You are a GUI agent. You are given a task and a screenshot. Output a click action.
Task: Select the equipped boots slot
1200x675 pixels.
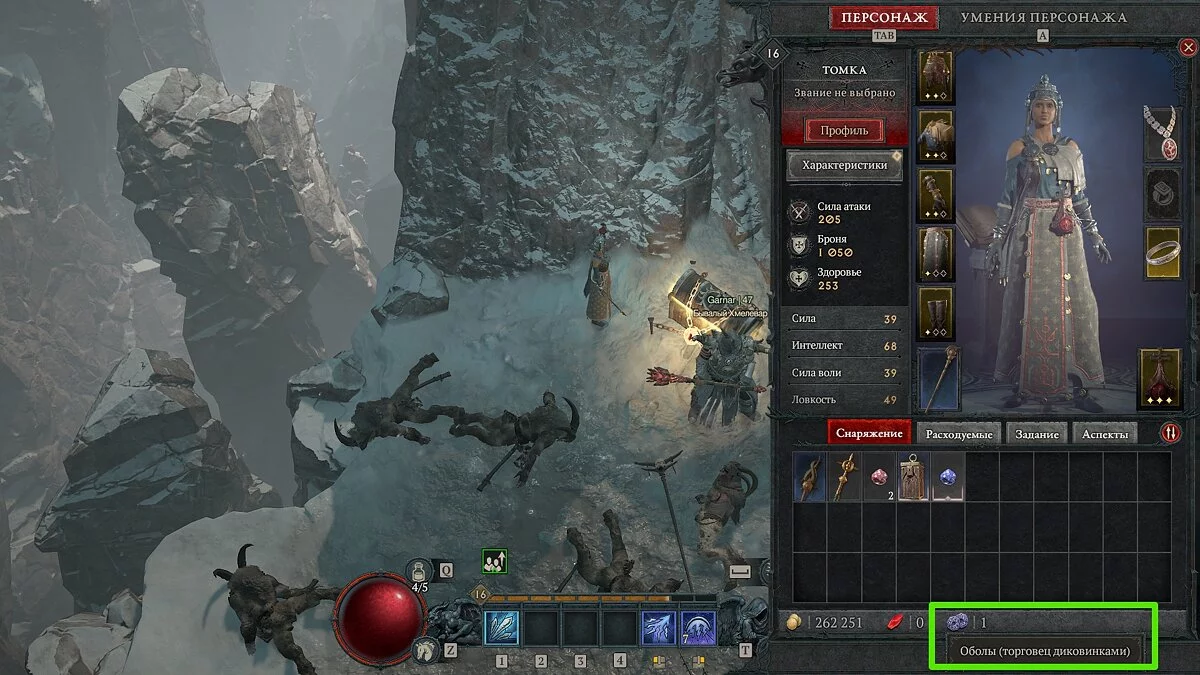(937, 313)
